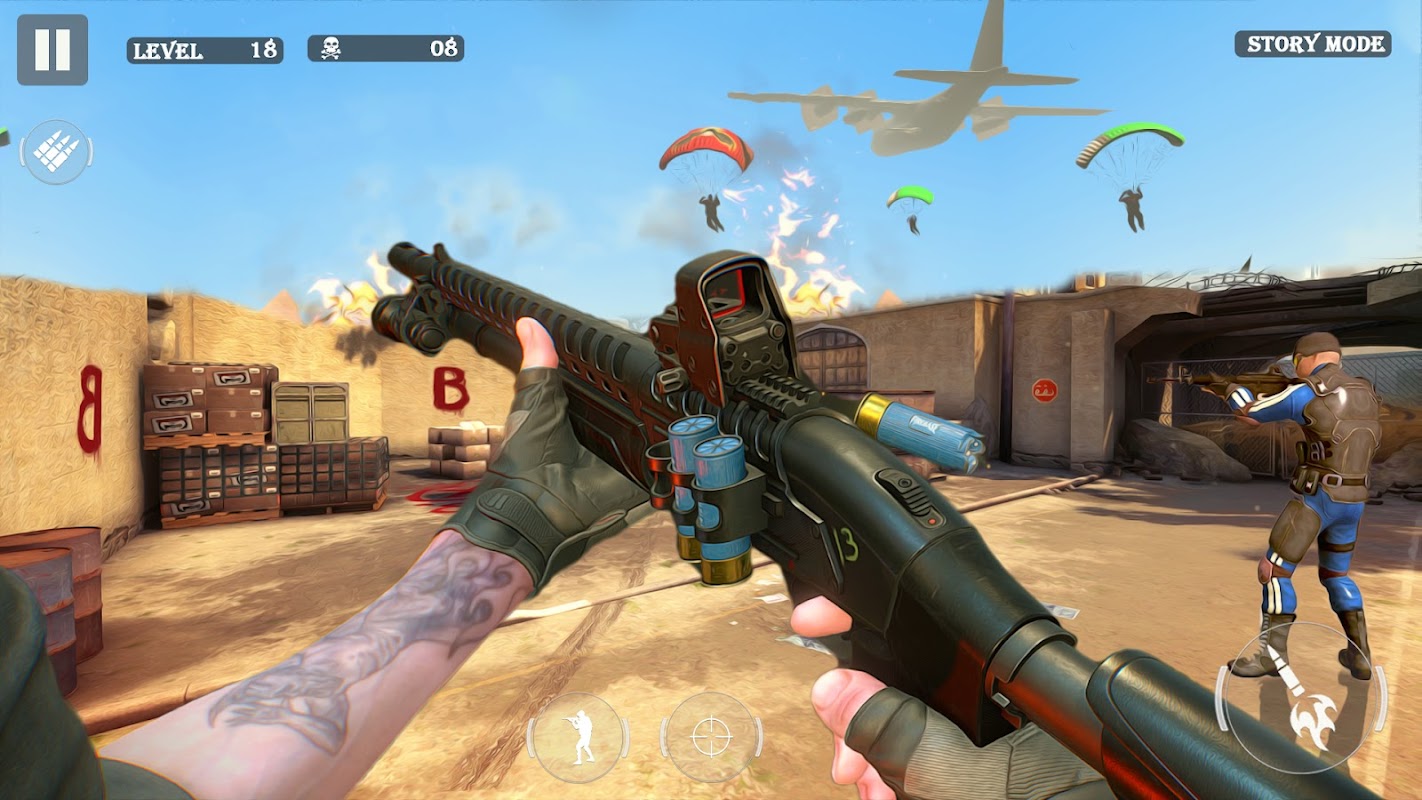This screenshot has width=1422, height=800.
Task: Fire using the bullet shoot button
Action: pos(1300,698)
